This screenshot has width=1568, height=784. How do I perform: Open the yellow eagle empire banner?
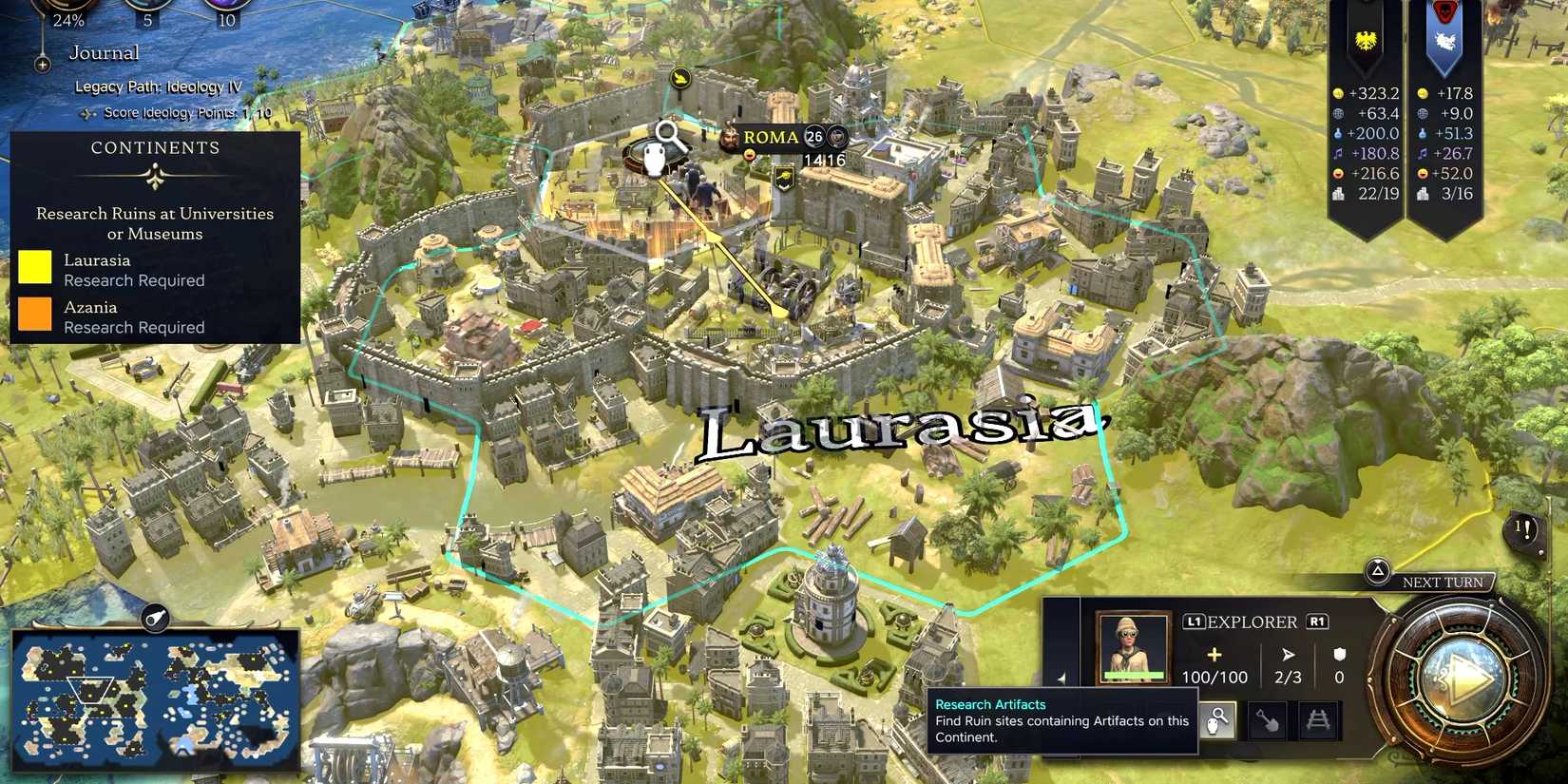click(x=1366, y=41)
